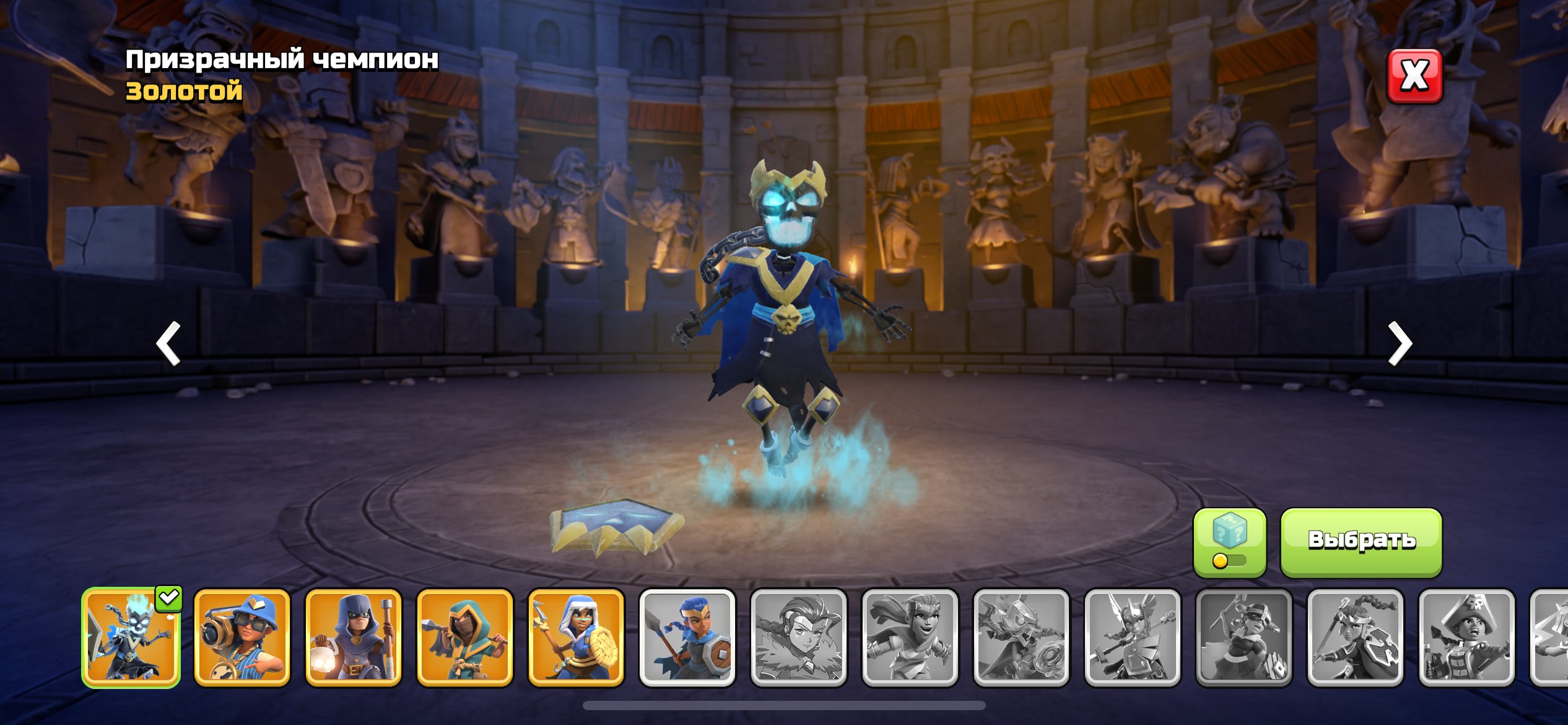Choose the skin with rope-wrapped shield
1568x725 pixels.
pos(576,638)
